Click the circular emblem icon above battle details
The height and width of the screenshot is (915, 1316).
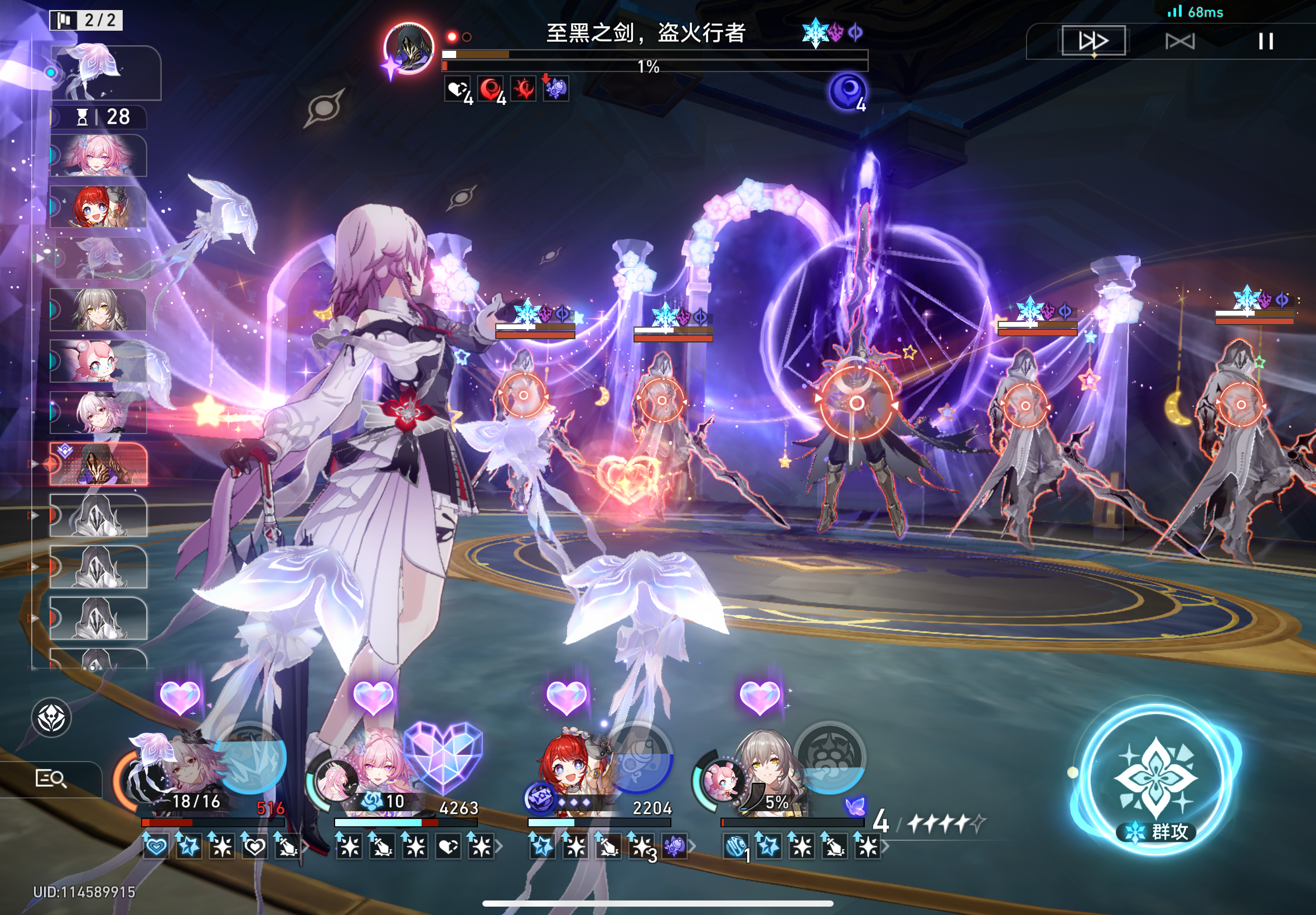[51, 718]
